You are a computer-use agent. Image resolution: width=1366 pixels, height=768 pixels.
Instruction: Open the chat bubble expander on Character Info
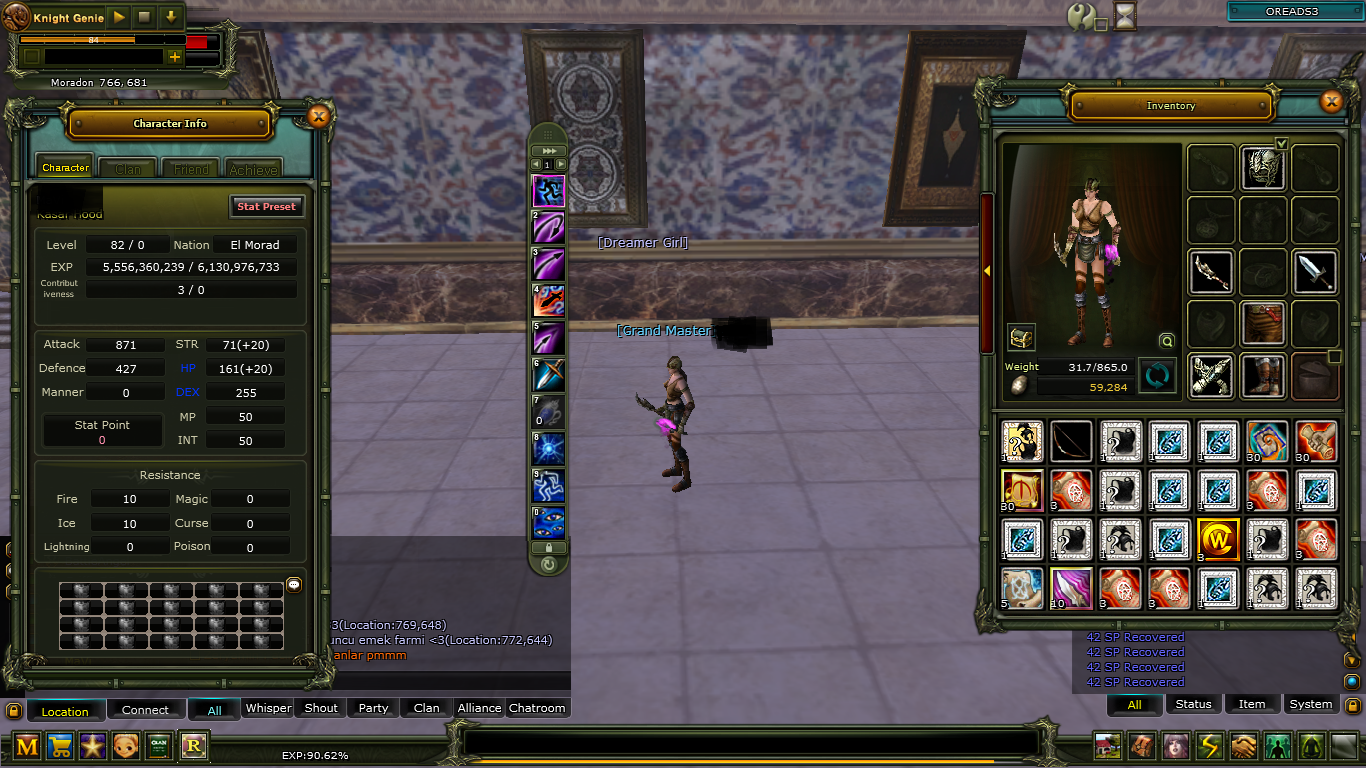click(293, 585)
